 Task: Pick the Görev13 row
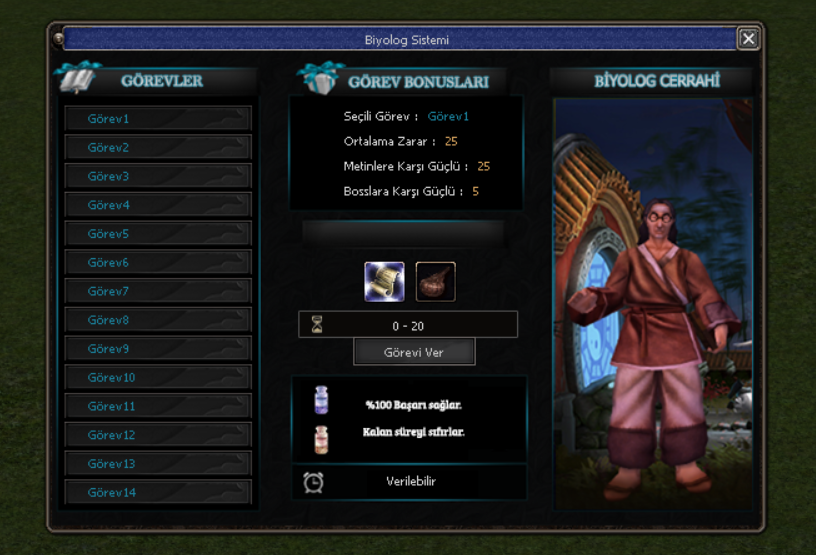click(x=157, y=464)
